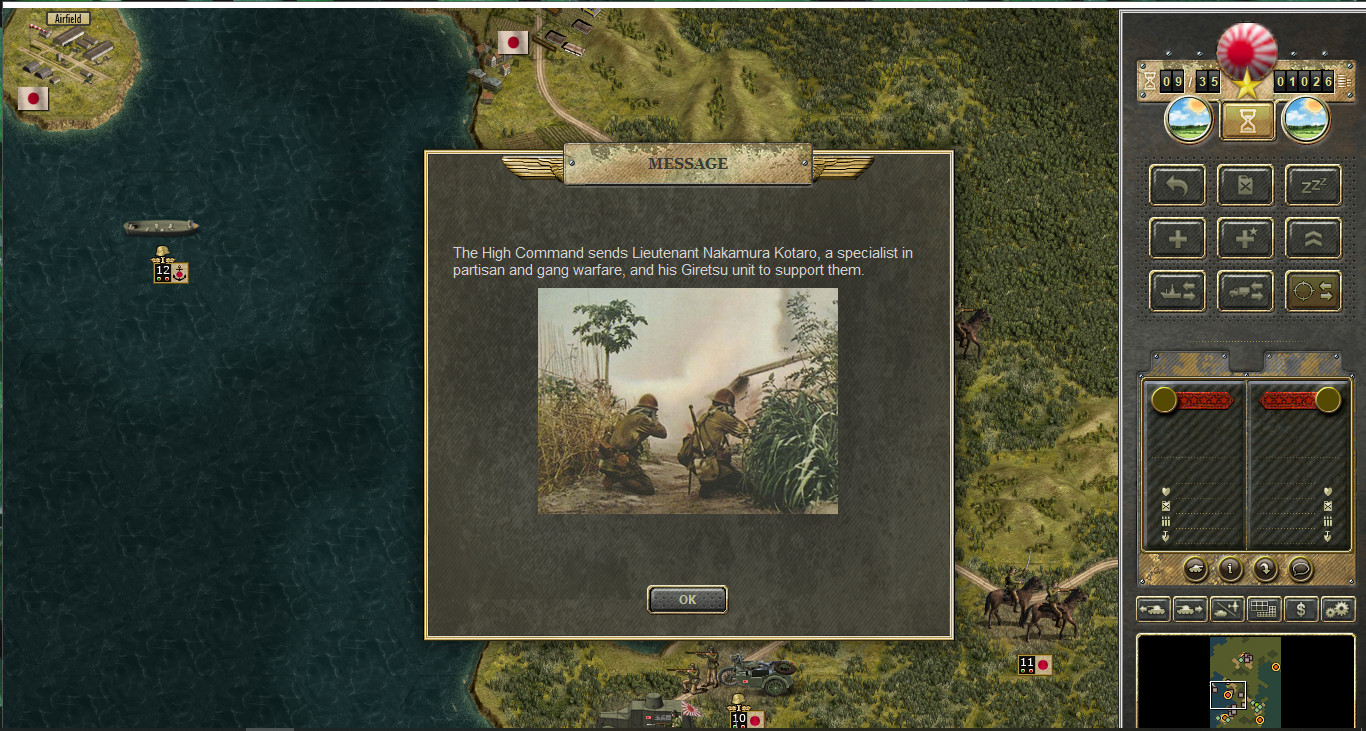Open settings with the gears button
The height and width of the screenshot is (731, 1366).
click(1337, 608)
